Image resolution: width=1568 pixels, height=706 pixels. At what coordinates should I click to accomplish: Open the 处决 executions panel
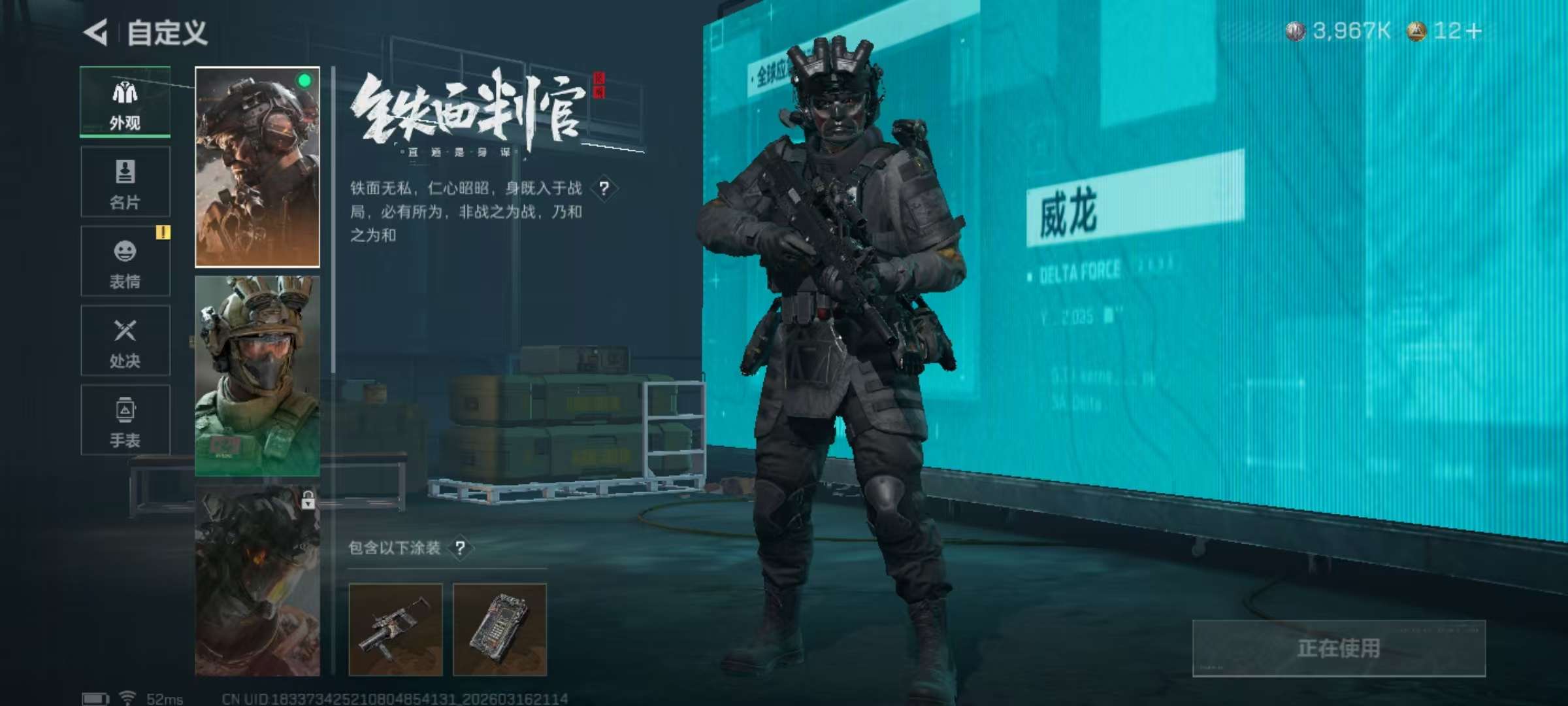point(124,340)
